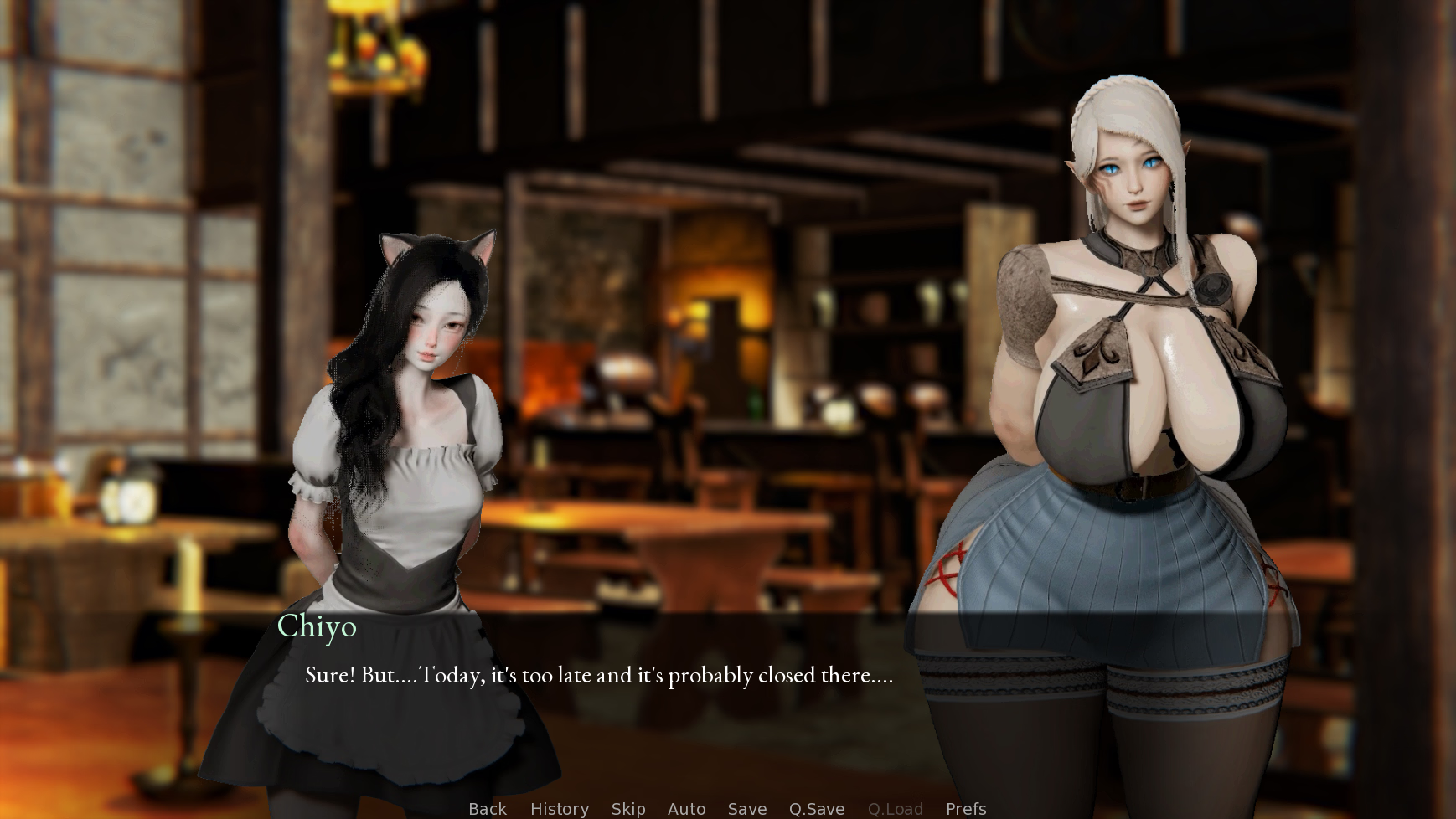
Task: Activate Skip mode
Action: [x=628, y=809]
